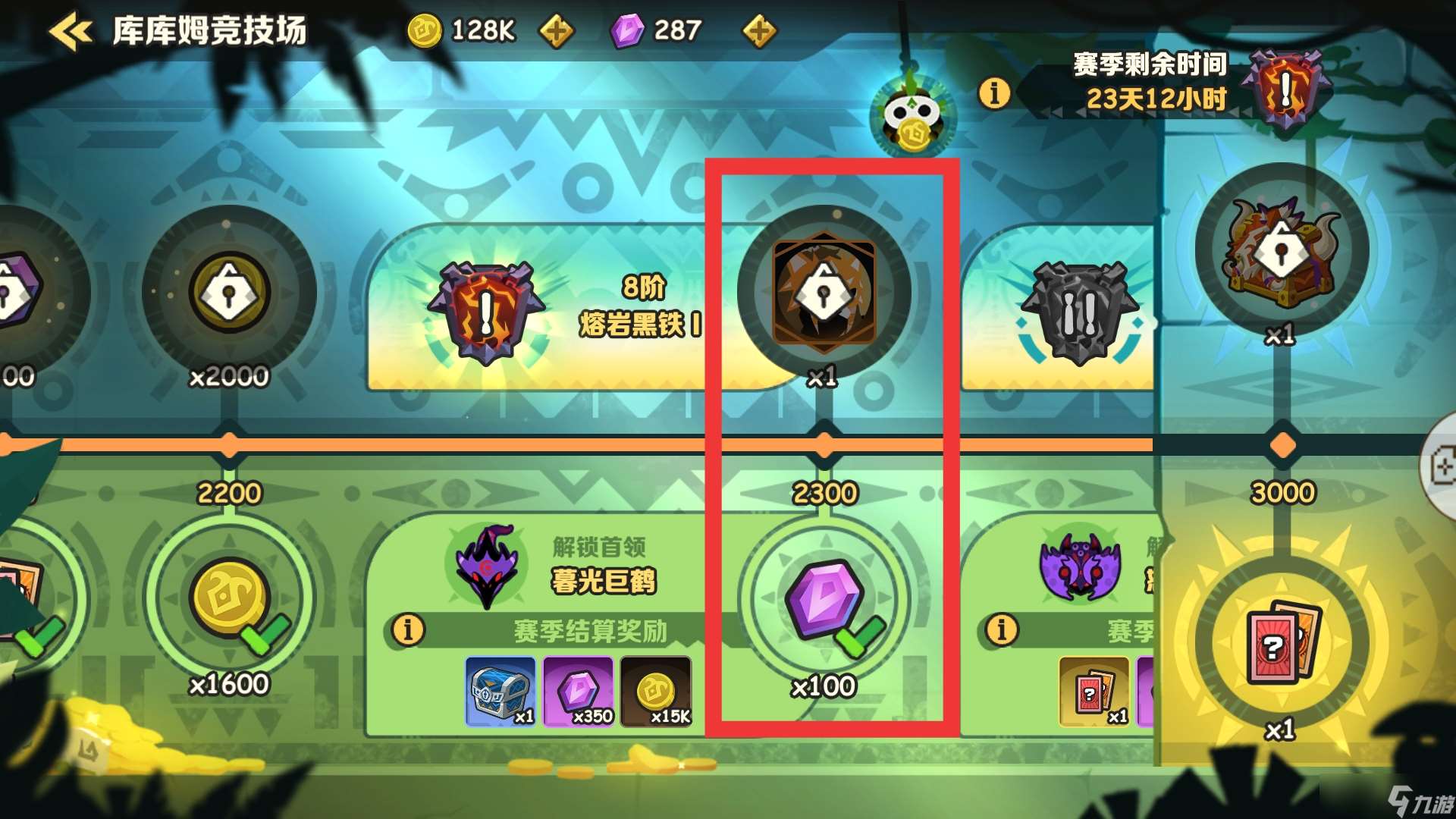1456x819 pixels.
Task: Tap the claimed 100 purple gem reward
Action: tap(824, 599)
